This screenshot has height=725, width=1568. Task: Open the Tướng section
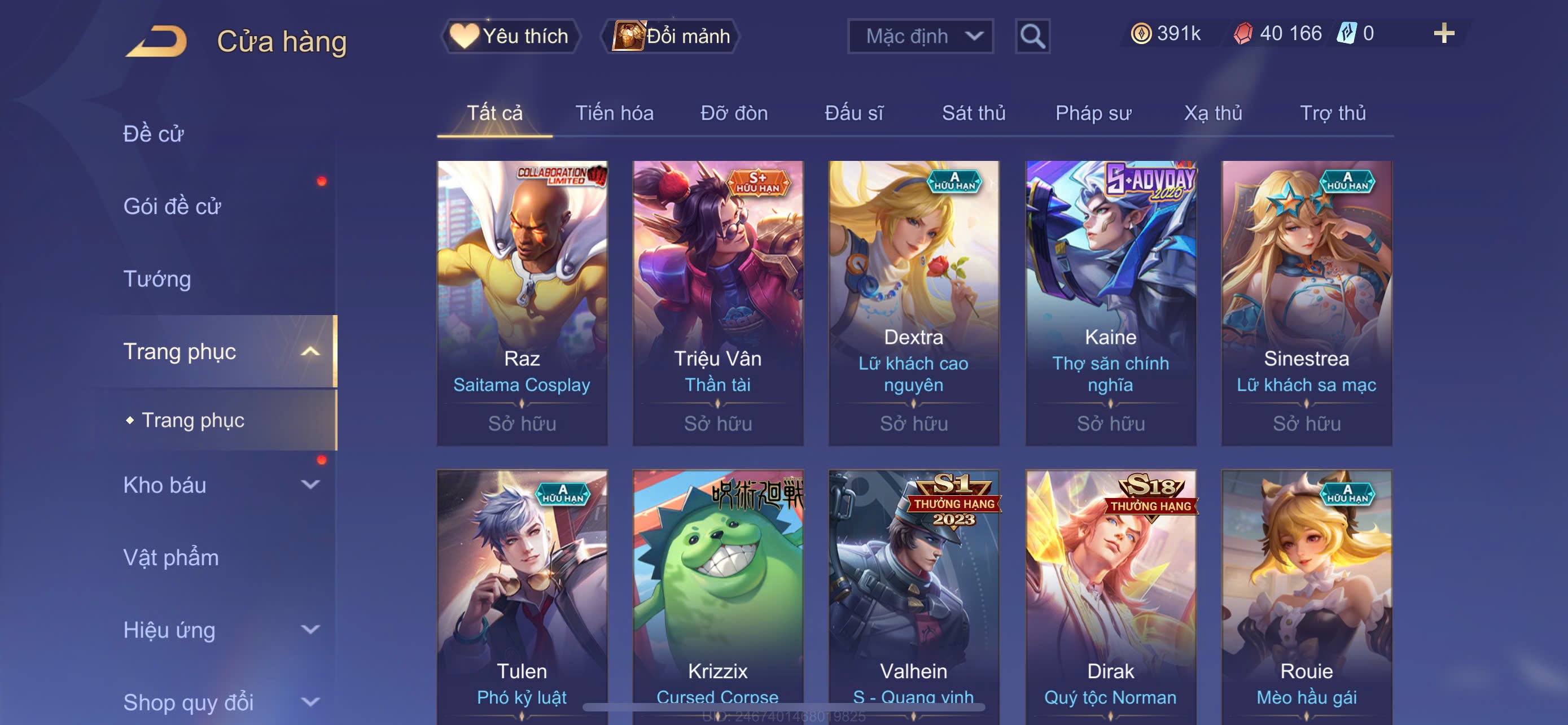pyautogui.click(x=157, y=279)
